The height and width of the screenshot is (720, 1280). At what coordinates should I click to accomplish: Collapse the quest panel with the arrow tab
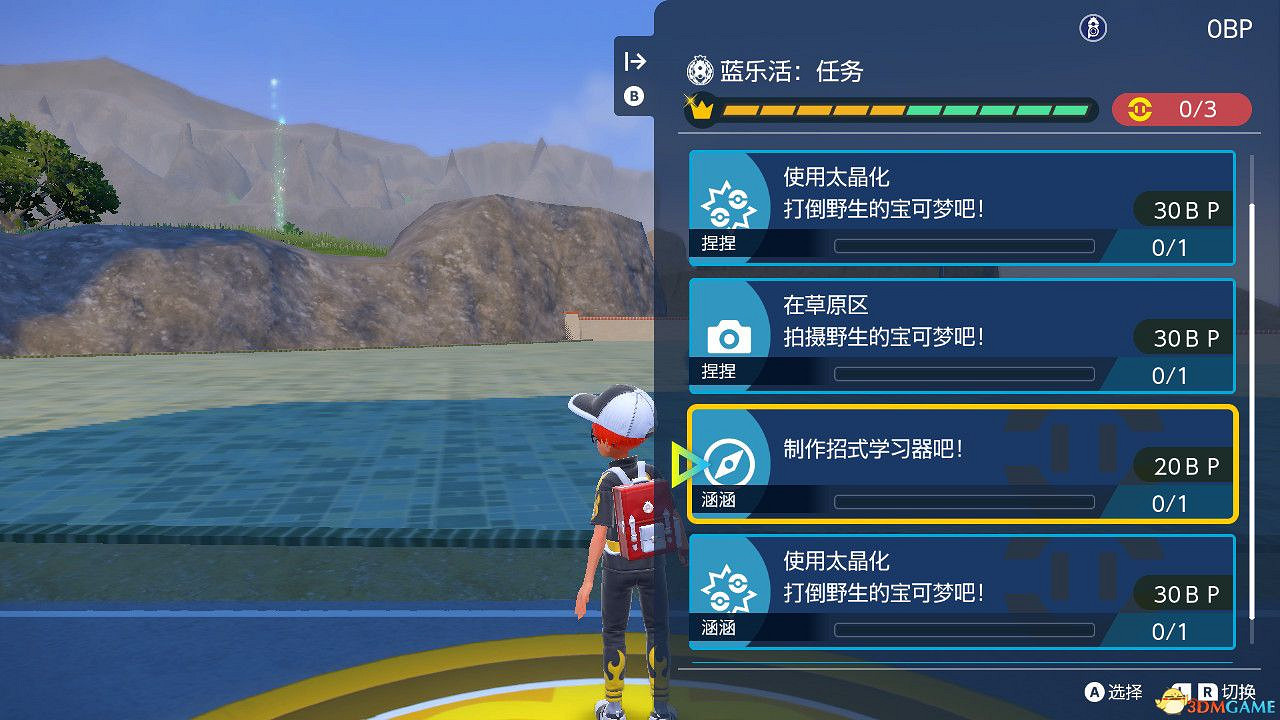pos(634,60)
